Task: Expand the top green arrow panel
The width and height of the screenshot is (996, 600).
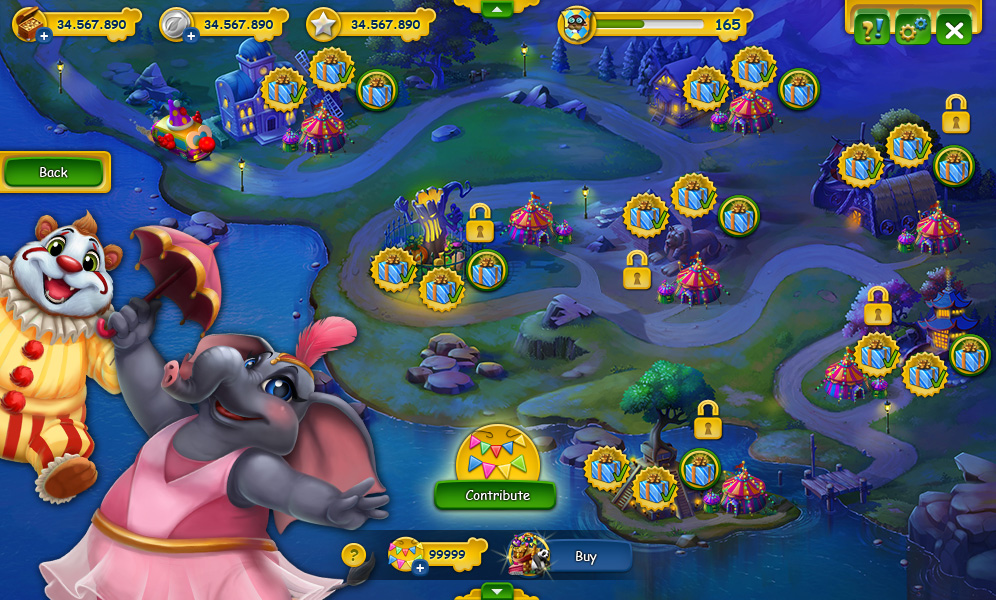Action: point(497,8)
